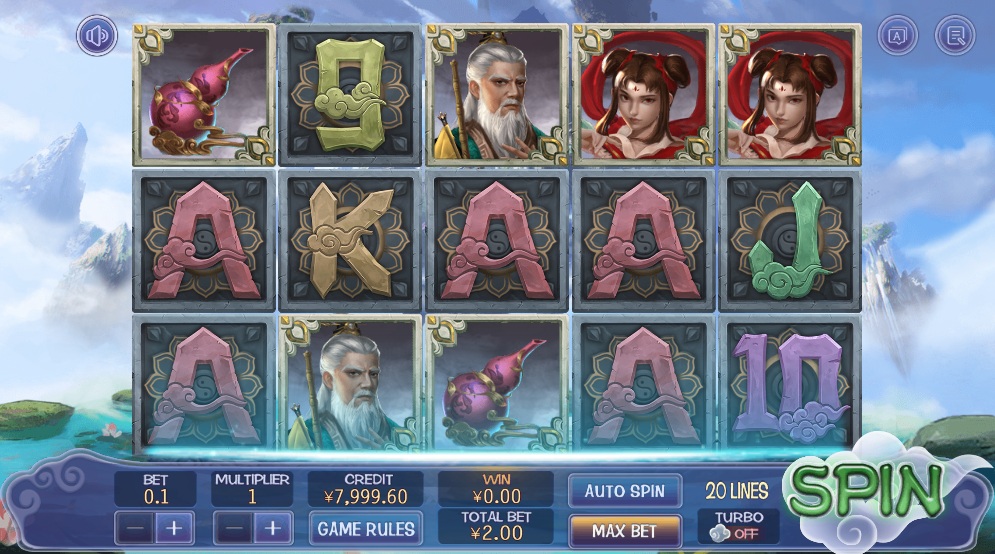995x554 pixels.
Task: Increase the Bet amount with plus
Action: (x=173, y=527)
